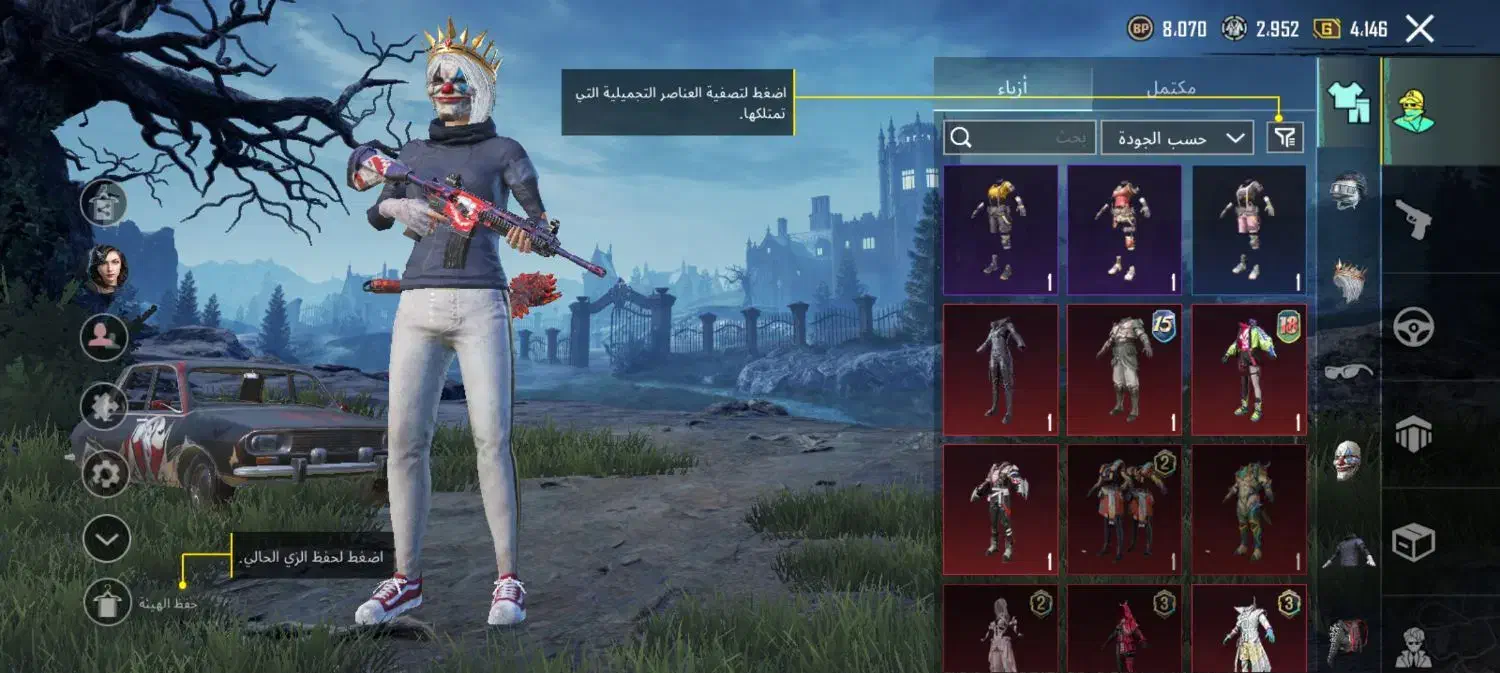Show the glasses accessory category
1500x673 pixels.
tap(1348, 371)
